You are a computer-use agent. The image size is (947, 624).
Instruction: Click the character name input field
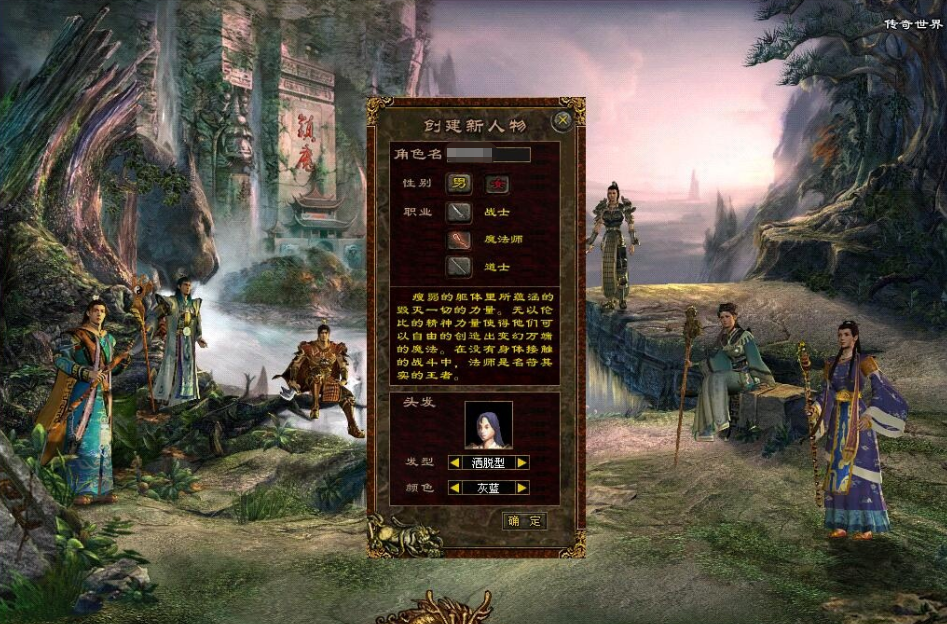tap(488, 155)
